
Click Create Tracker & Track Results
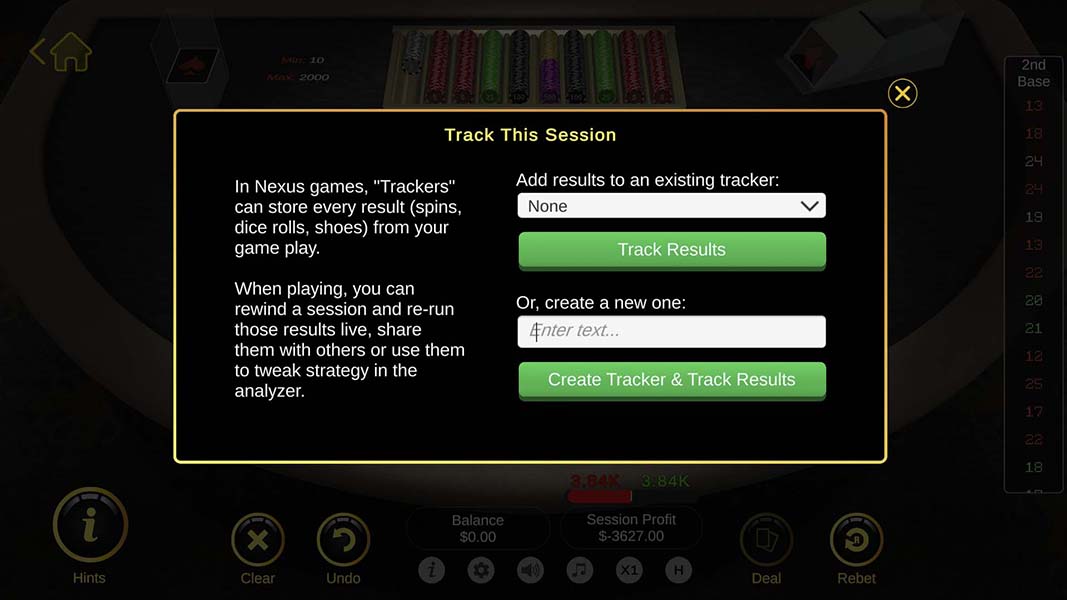(x=671, y=380)
